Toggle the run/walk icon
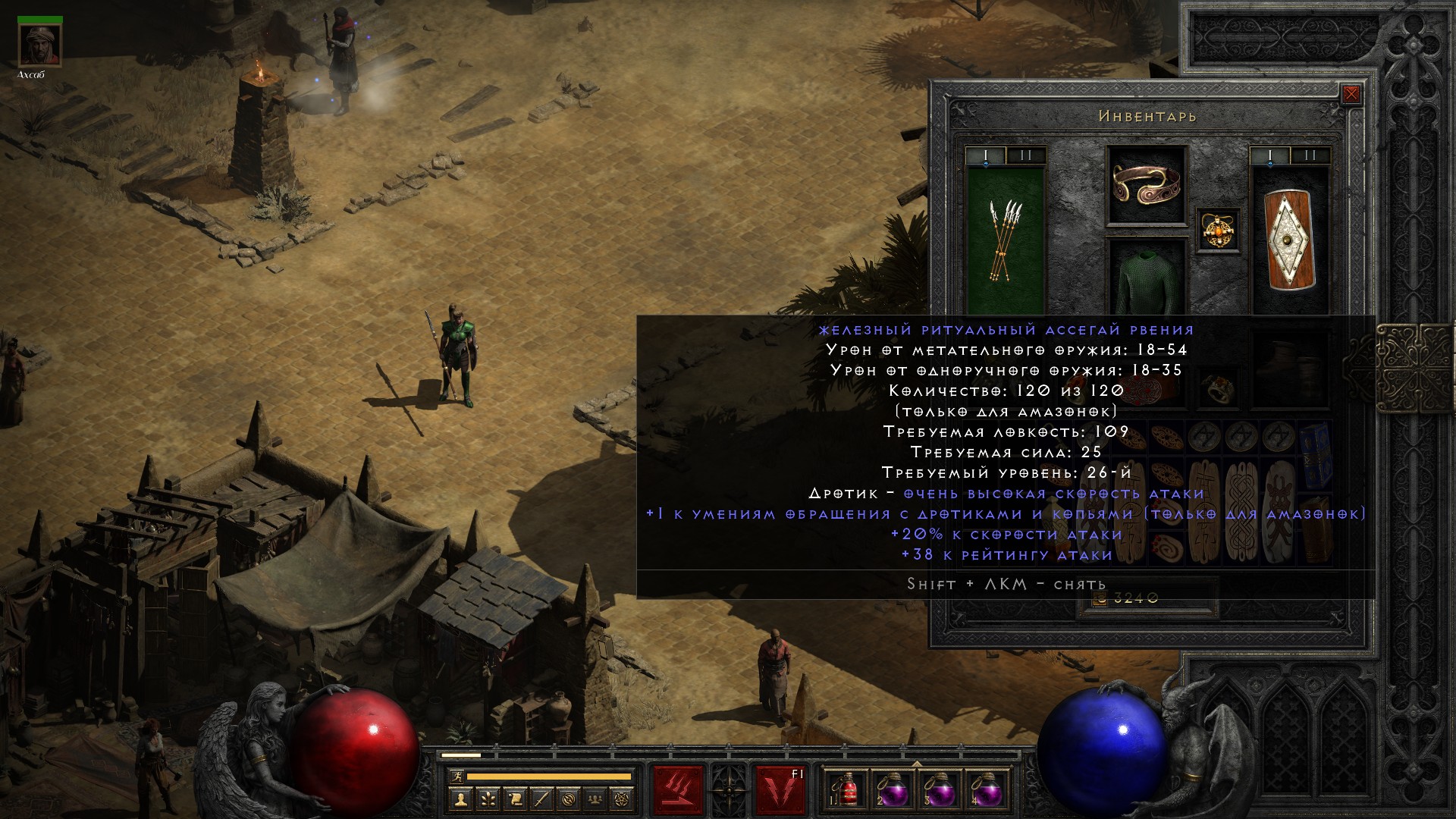1456x819 pixels. tap(457, 776)
